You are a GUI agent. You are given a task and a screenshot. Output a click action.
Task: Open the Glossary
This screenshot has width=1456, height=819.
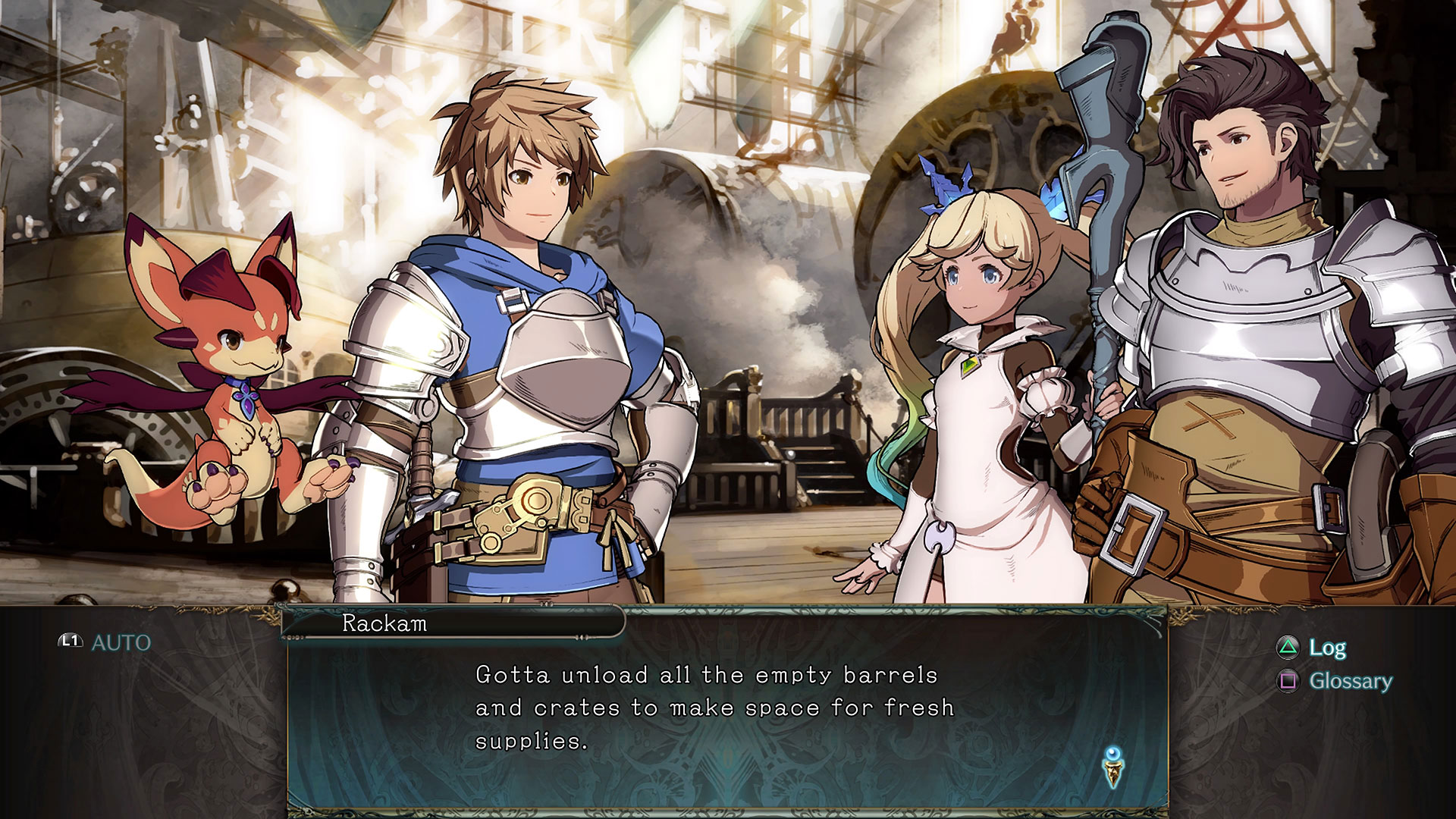1349,681
